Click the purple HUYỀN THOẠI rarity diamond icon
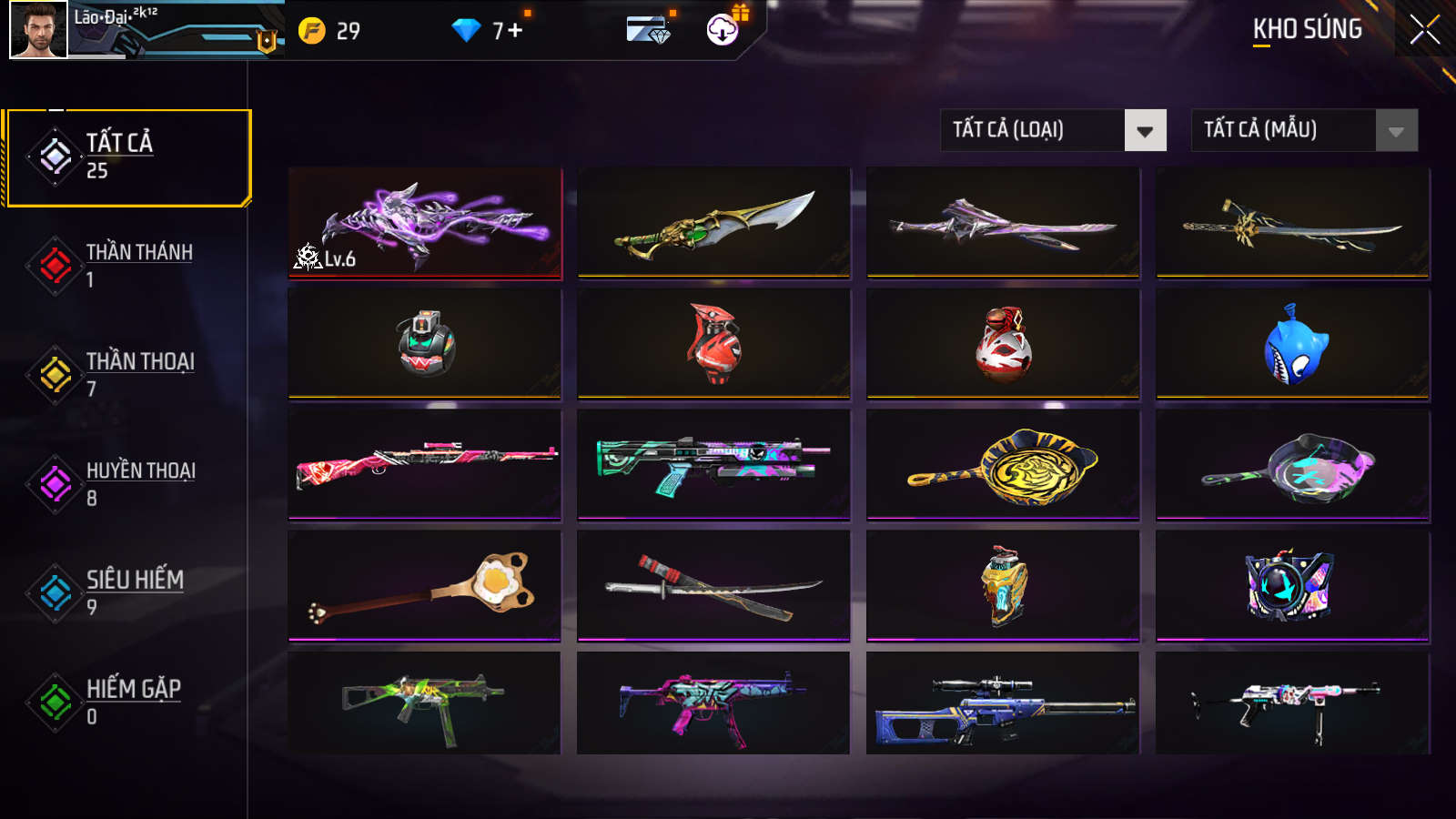The width and height of the screenshot is (1456, 819). click(56, 483)
